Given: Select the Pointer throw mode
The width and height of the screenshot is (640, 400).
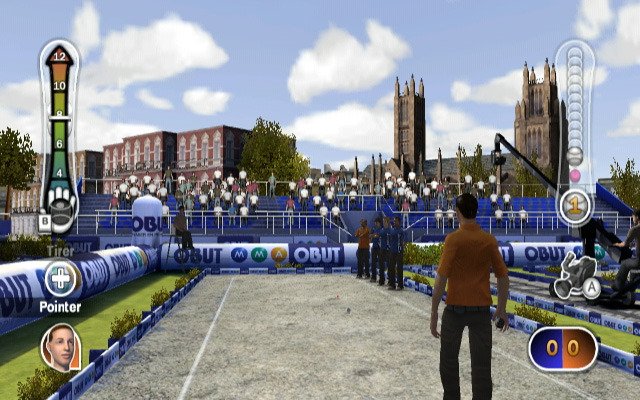Looking at the screenshot, I should click(x=60, y=280).
